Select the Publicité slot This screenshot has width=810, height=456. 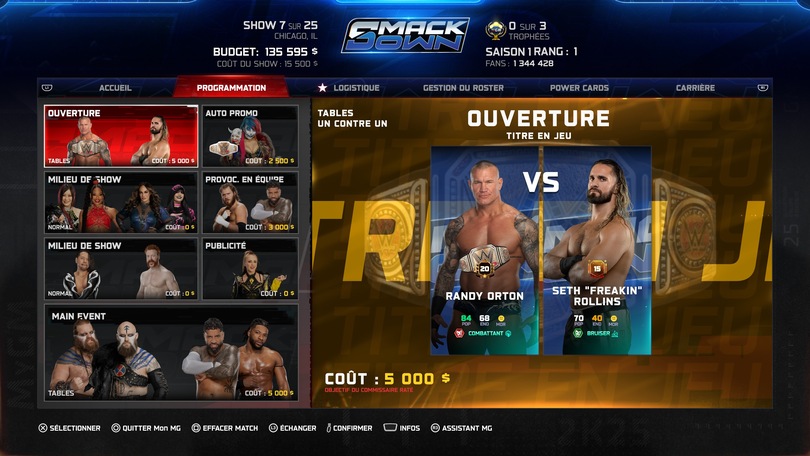click(x=250, y=269)
